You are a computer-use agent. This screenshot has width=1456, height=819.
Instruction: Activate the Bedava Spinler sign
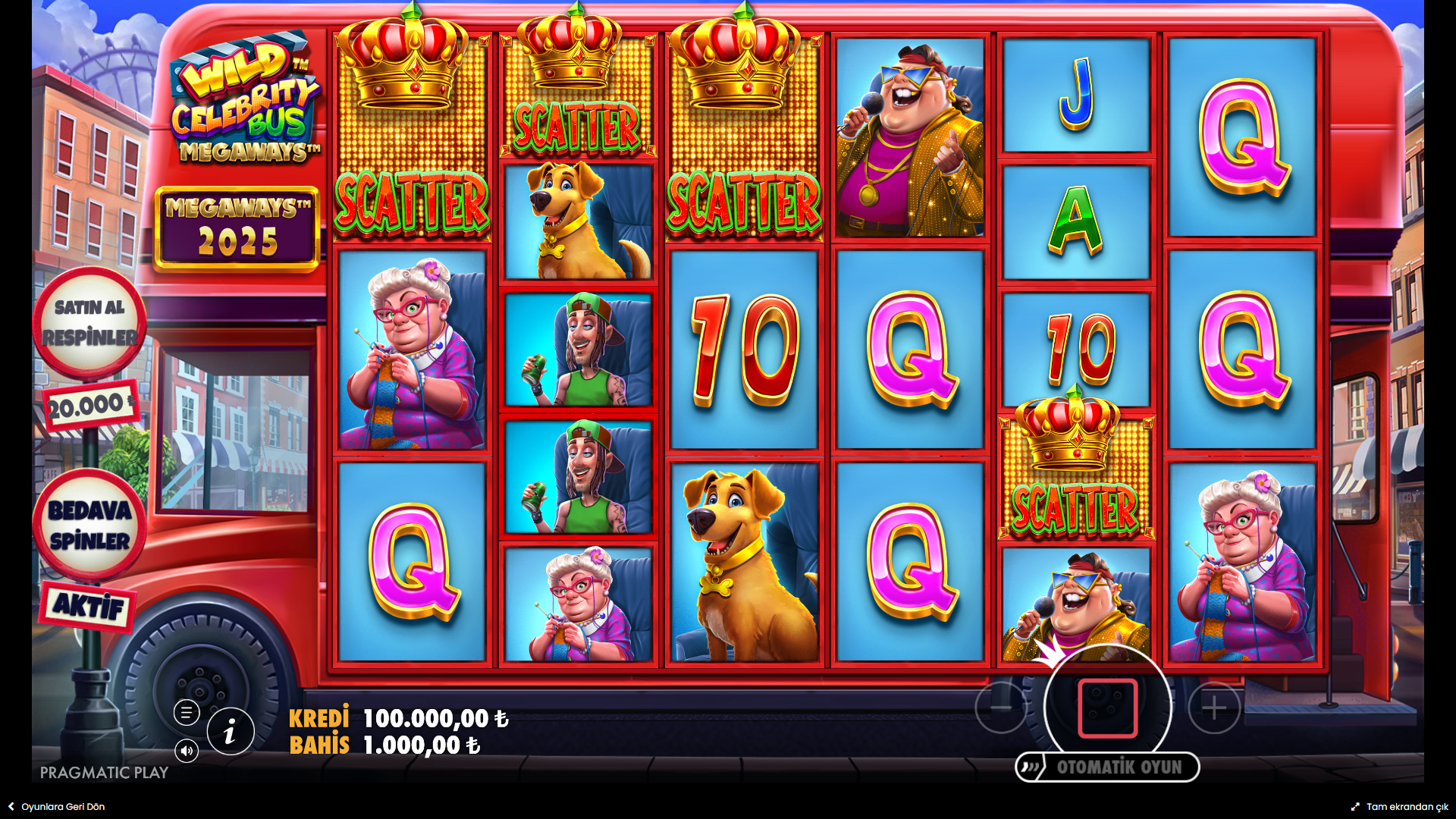tap(89, 525)
